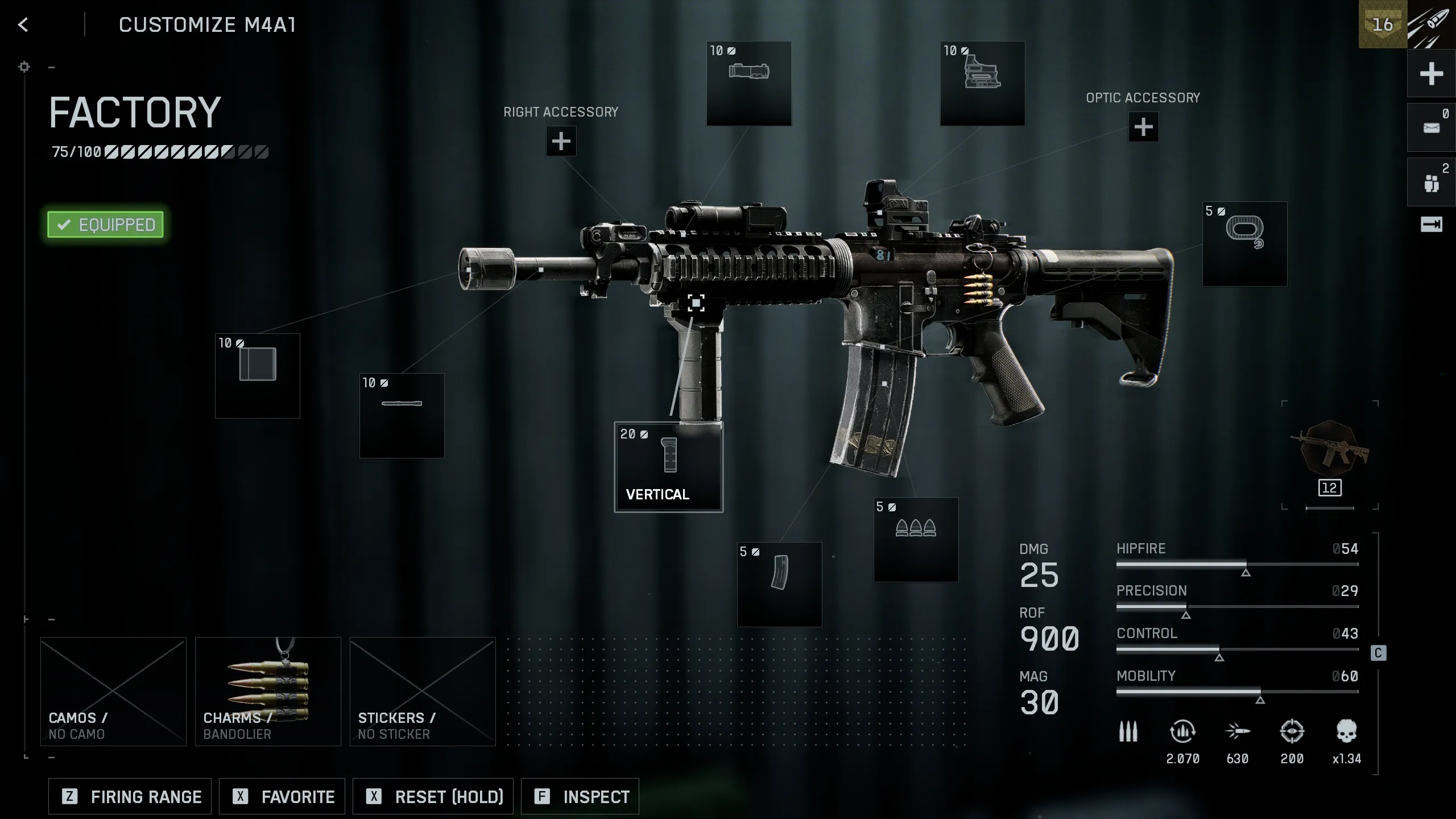Viewport: 1456px width, 819px height.
Task: Mark weapon as favorite via X Favorite
Action: [282, 796]
